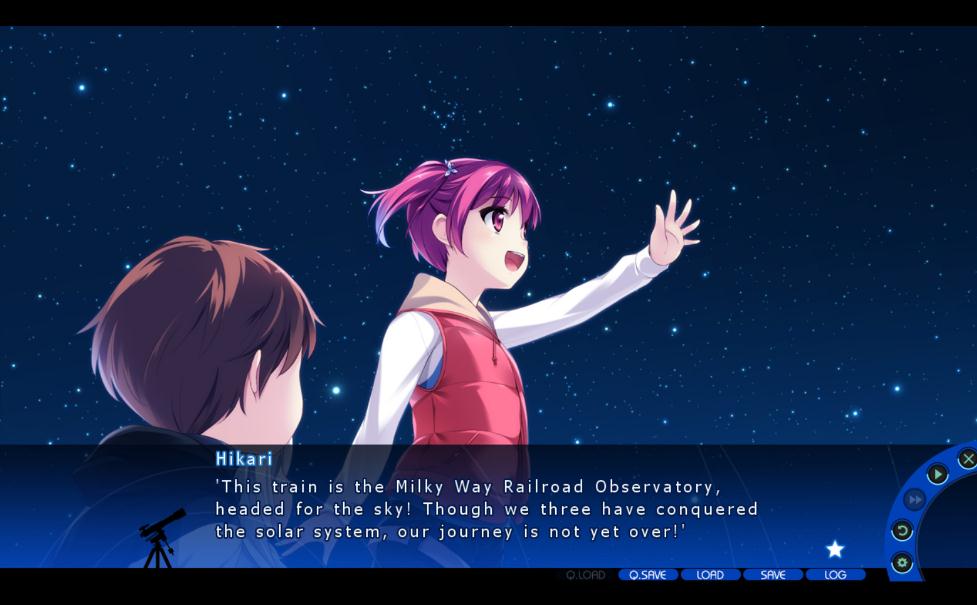Viewport: 977px width, 605px height.
Task: Open settings via the gear icon
Action: [902, 562]
